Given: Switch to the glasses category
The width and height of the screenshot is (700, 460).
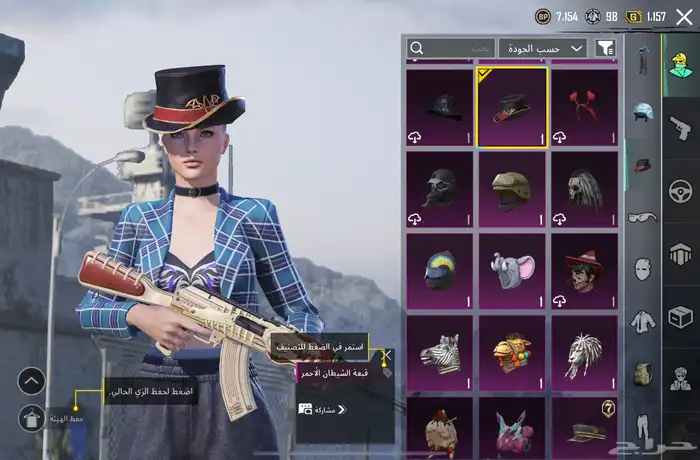Looking at the screenshot, I should (642, 217).
